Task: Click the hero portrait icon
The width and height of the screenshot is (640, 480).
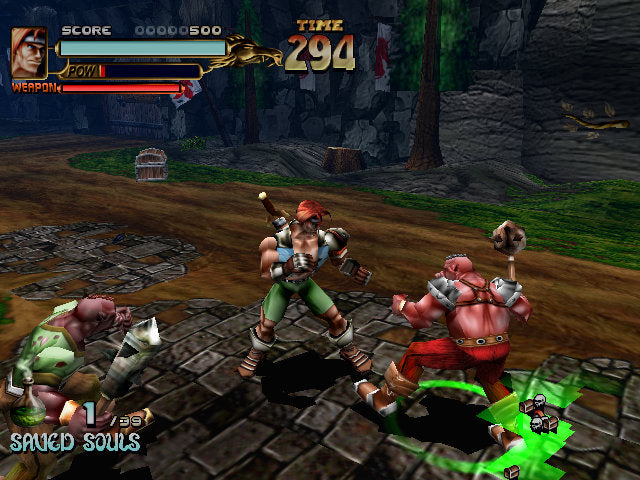Action: 29,52
